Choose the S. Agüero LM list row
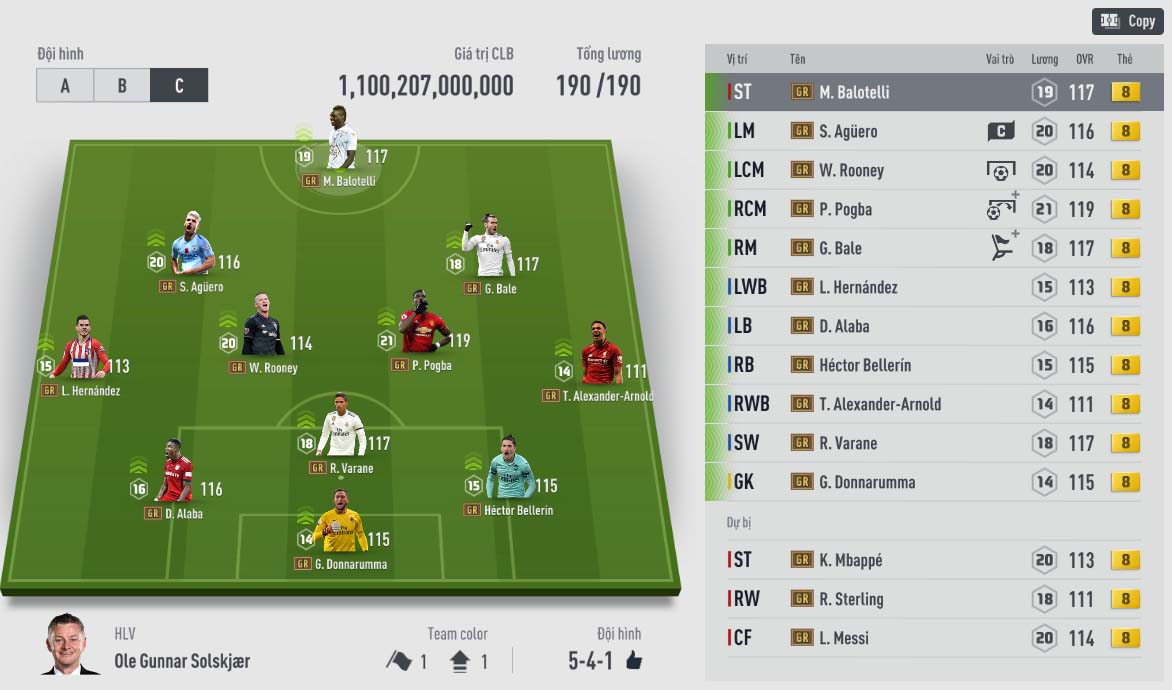The height and width of the screenshot is (690, 1172). click(925, 131)
